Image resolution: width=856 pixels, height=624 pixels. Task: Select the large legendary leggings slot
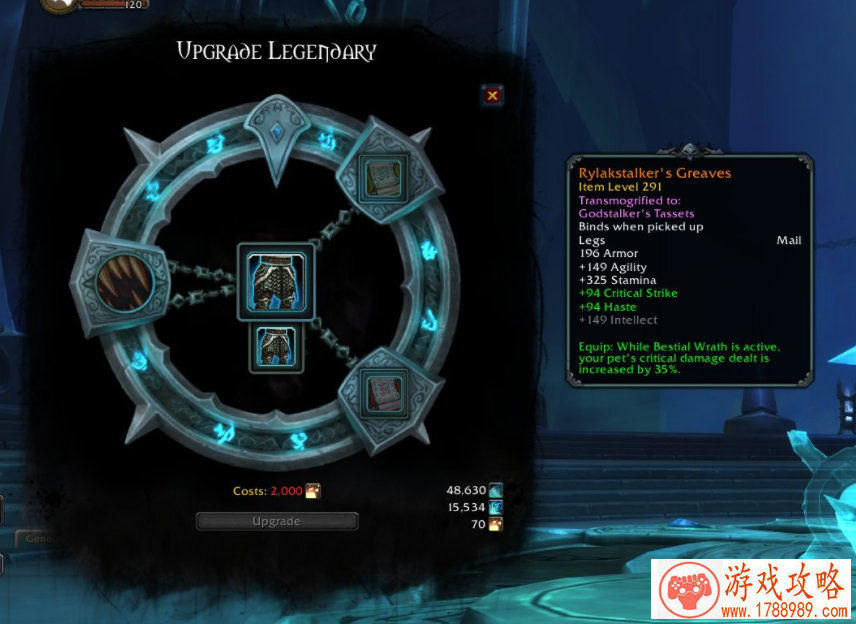tap(276, 282)
